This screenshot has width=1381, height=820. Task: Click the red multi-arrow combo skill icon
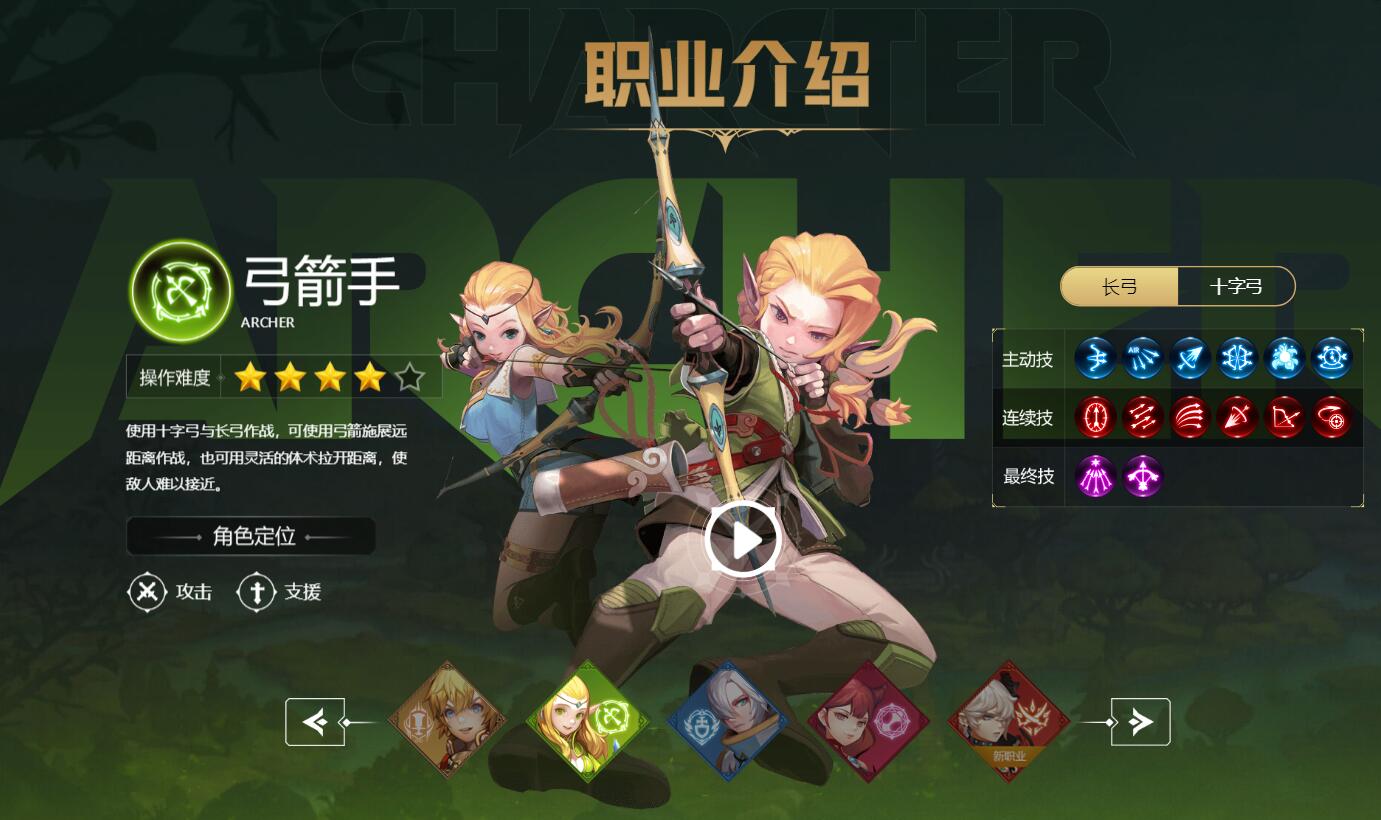pyautogui.click(x=1190, y=418)
